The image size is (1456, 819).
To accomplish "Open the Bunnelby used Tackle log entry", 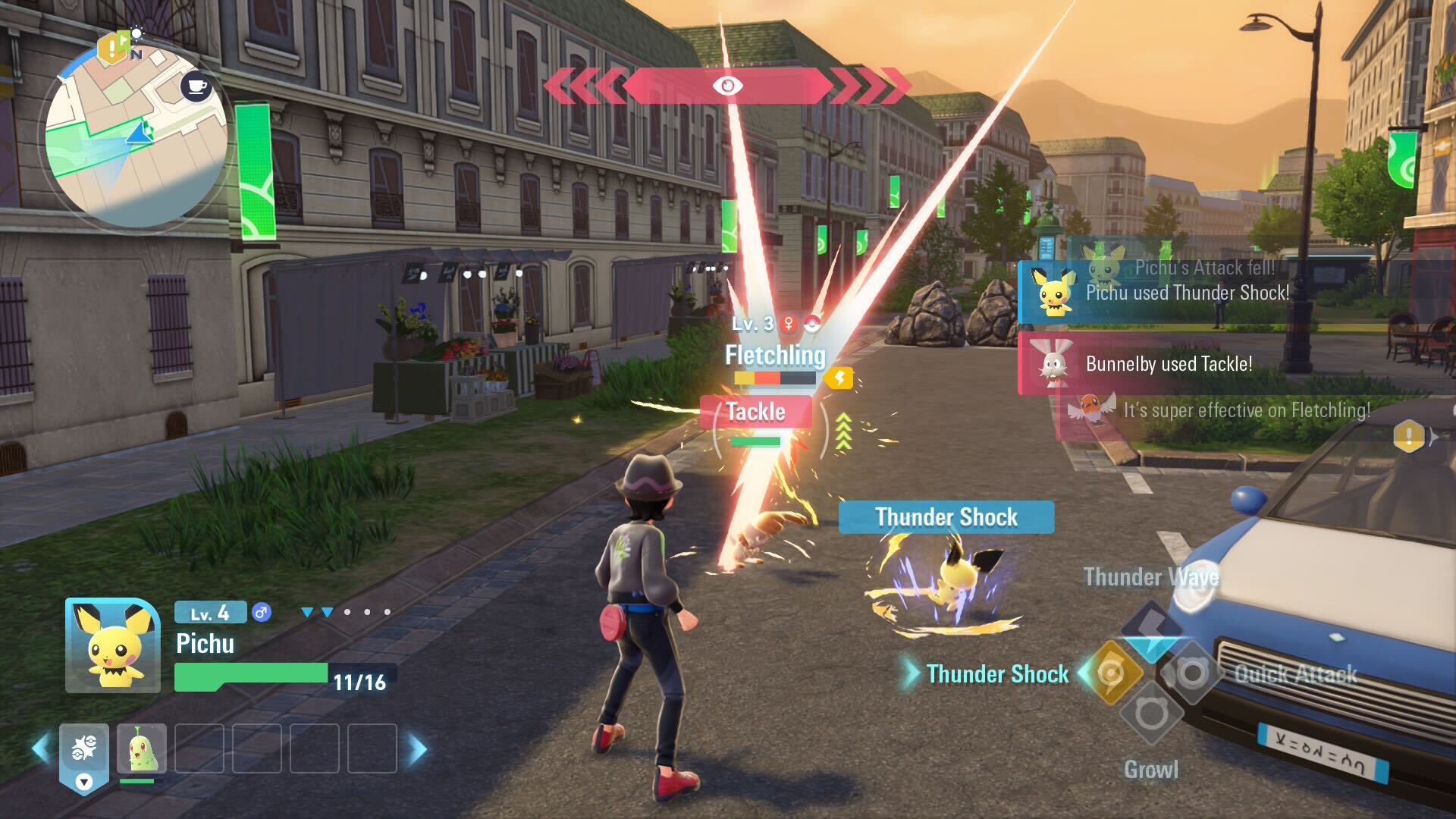I will [x=1168, y=364].
